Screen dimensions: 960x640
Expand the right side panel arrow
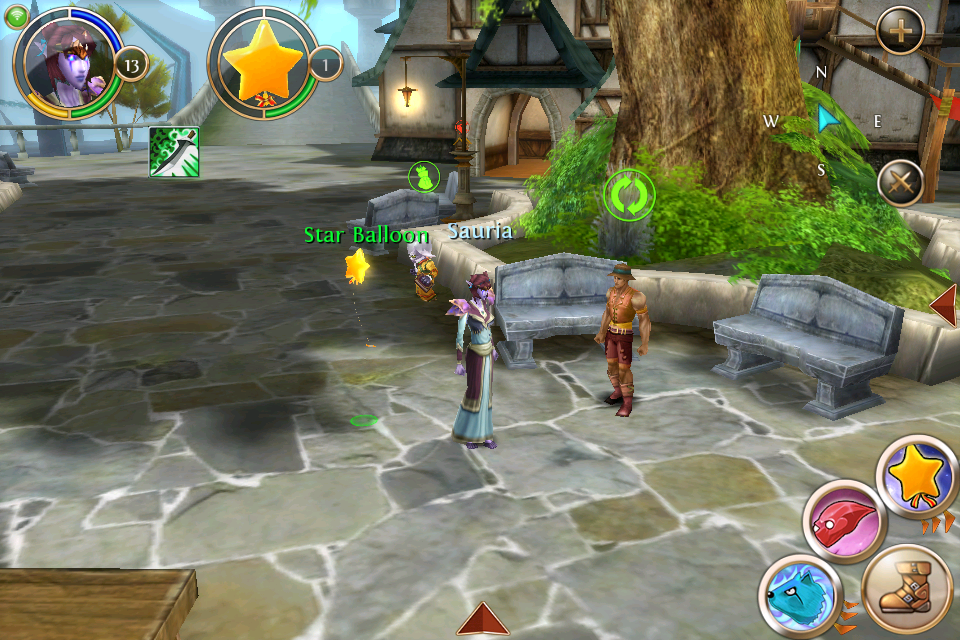point(944,305)
